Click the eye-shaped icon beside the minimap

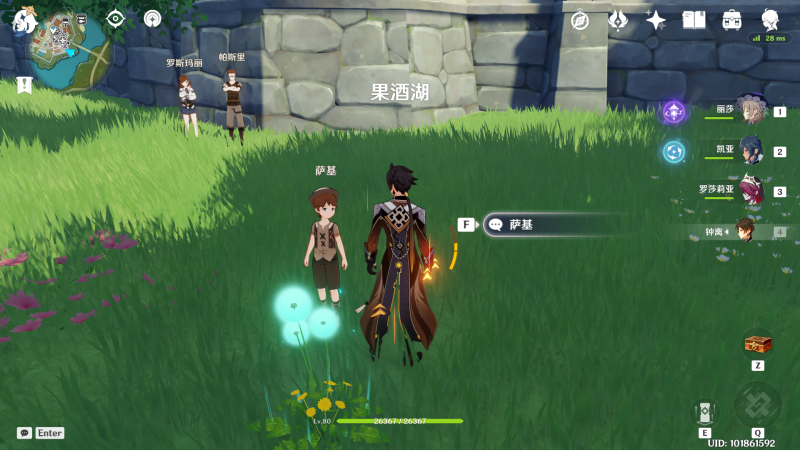pyautogui.click(x=116, y=18)
